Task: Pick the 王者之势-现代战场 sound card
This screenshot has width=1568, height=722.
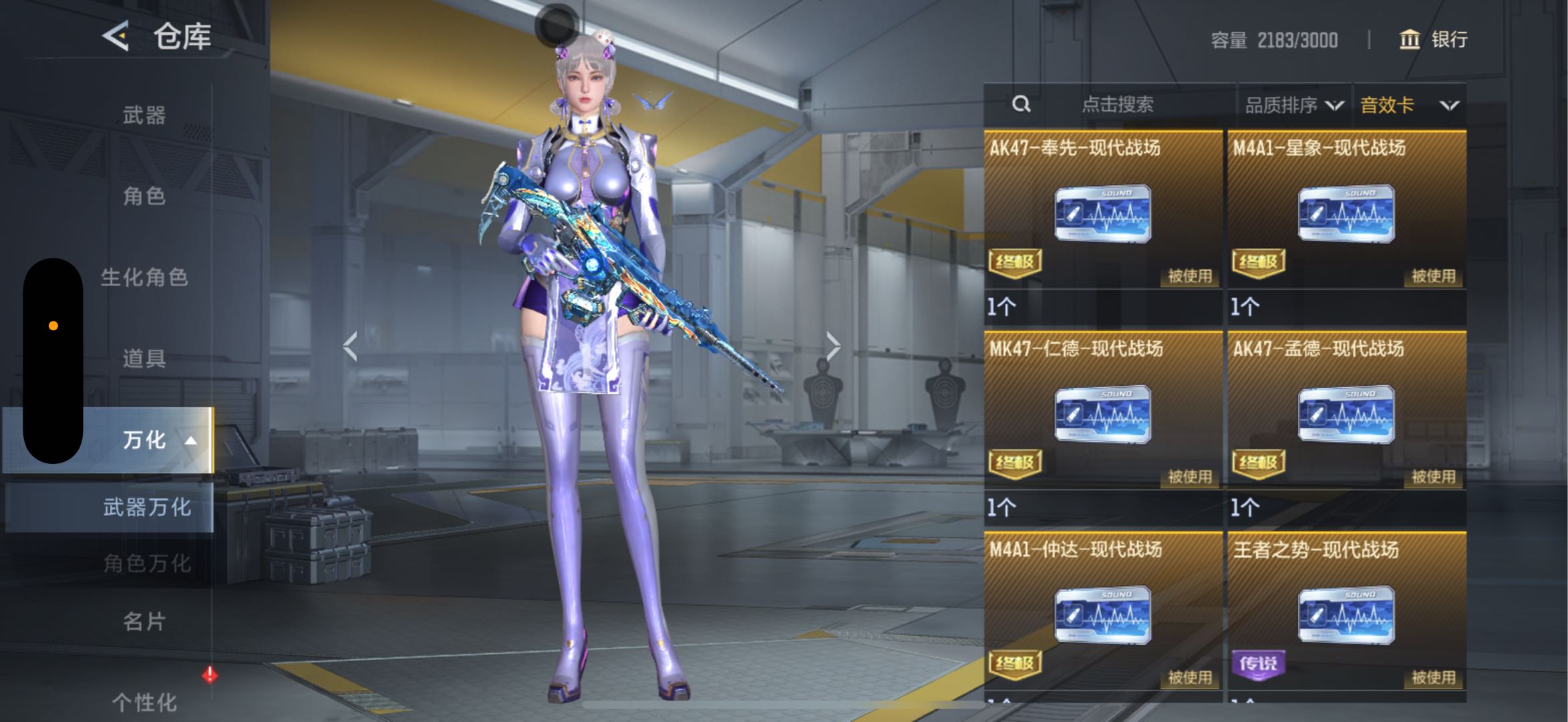Action: click(1346, 615)
